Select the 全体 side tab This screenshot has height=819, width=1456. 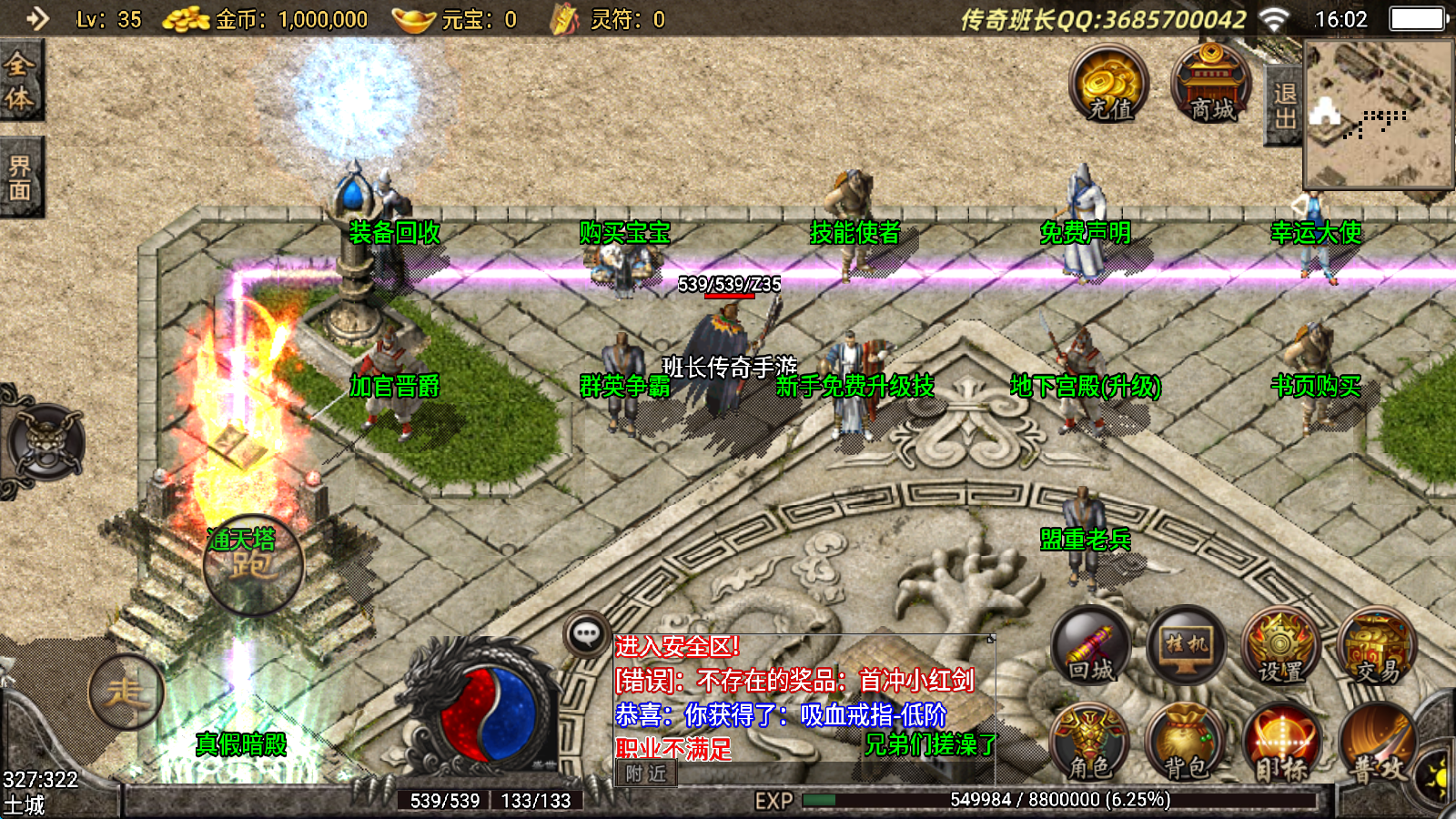click(x=20, y=82)
